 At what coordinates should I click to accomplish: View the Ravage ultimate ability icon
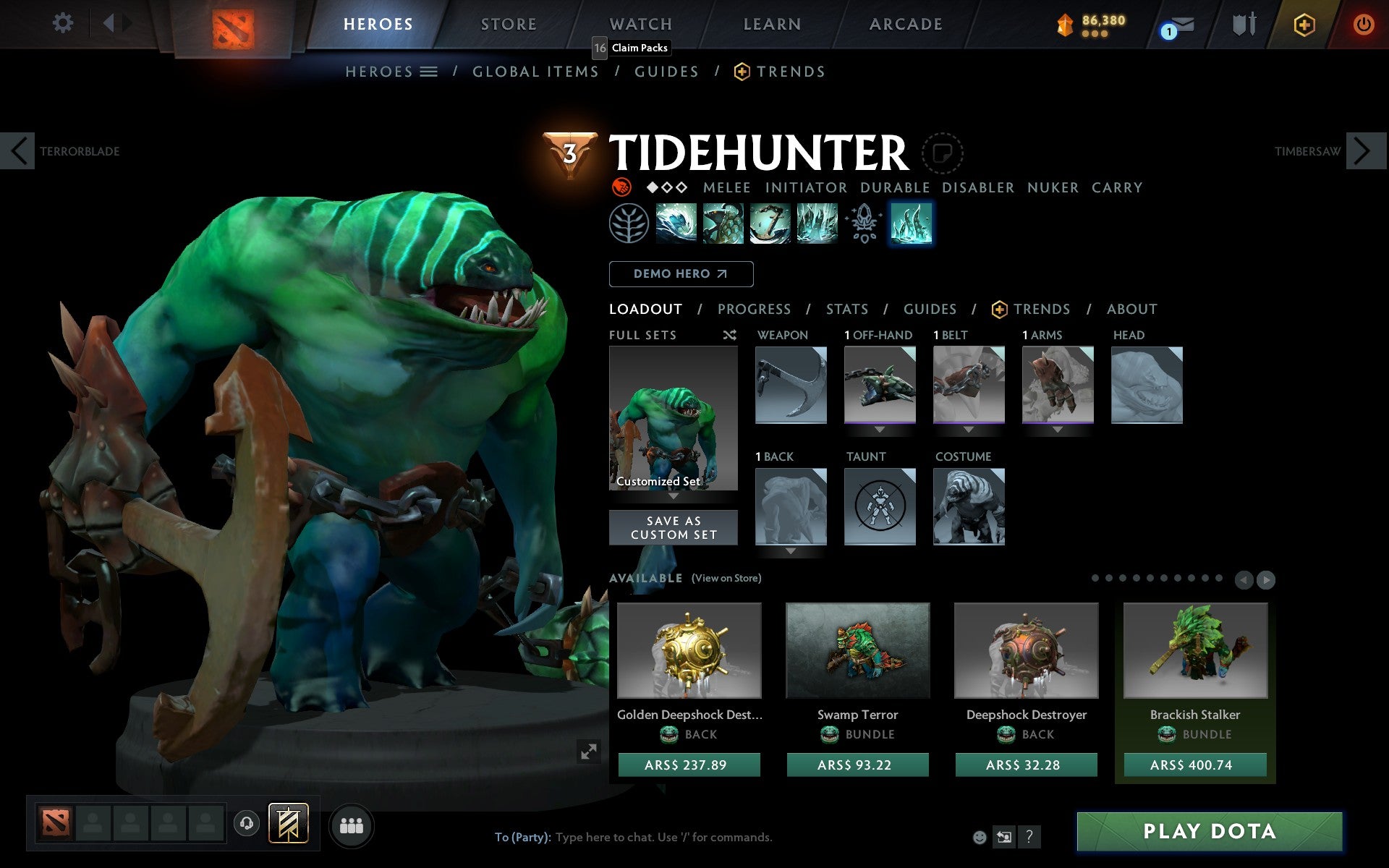(817, 224)
